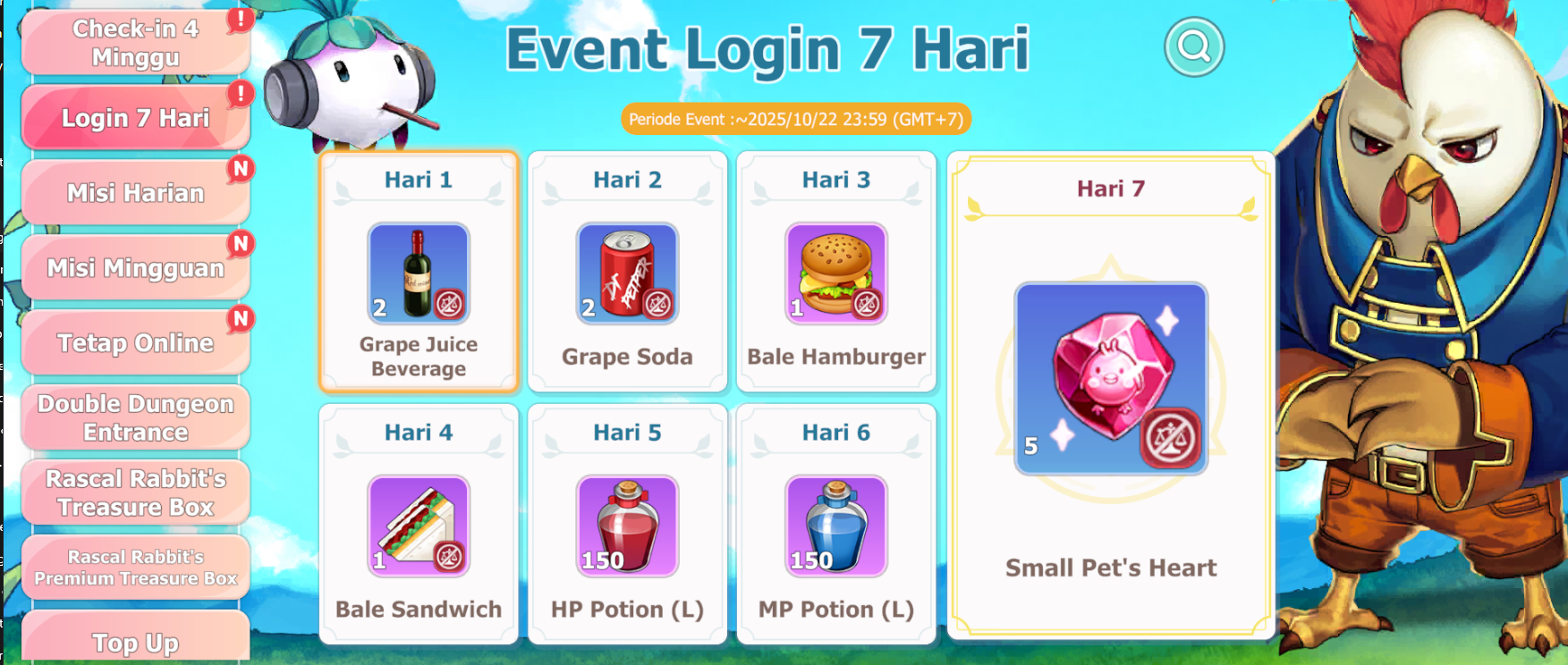Choose Rascal Rabbit's Treasure Box tab
Viewport: 1568px width, 665px height.
pyautogui.click(x=135, y=492)
